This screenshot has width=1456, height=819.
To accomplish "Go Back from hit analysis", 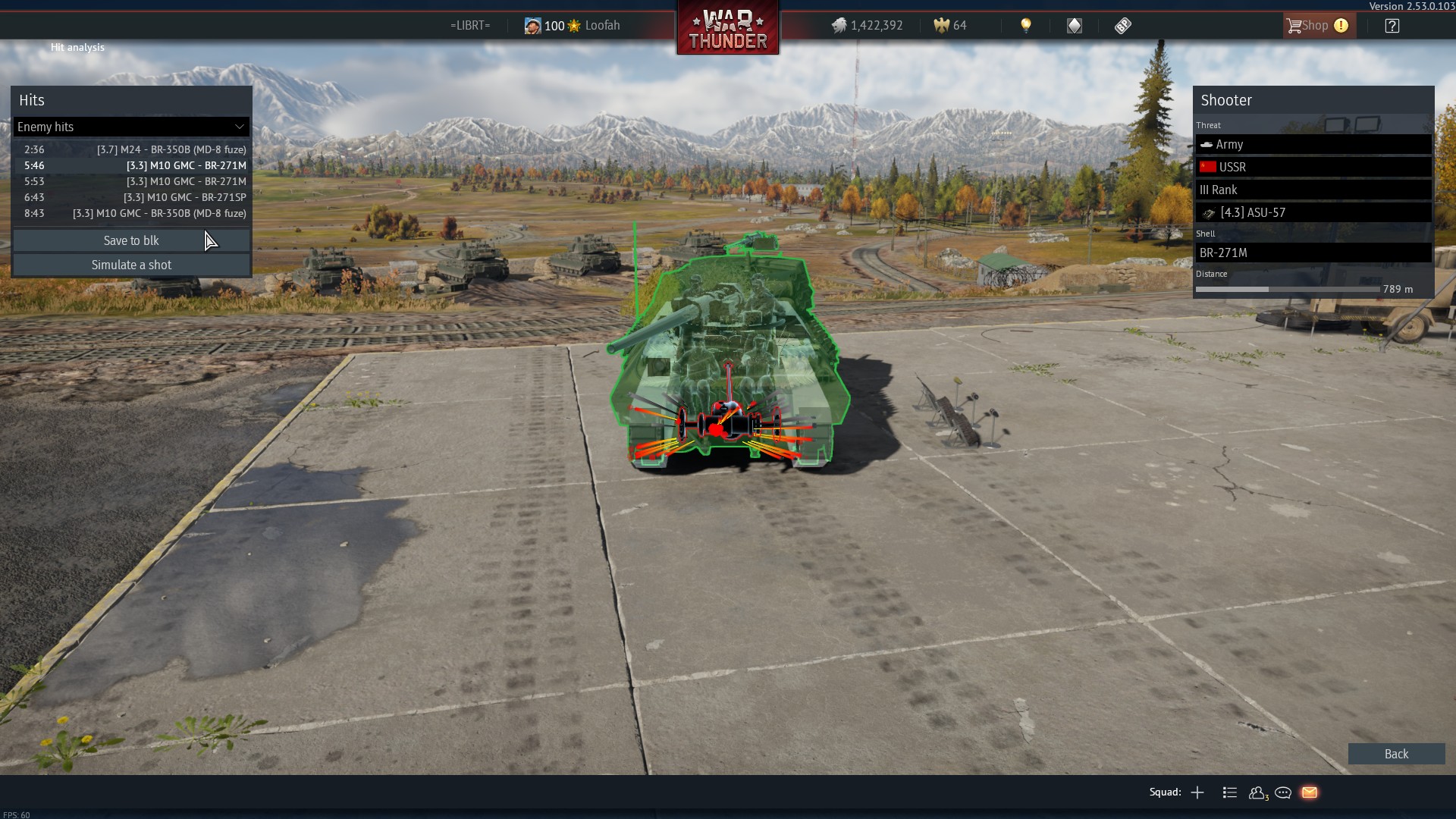I will pos(1395,754).
